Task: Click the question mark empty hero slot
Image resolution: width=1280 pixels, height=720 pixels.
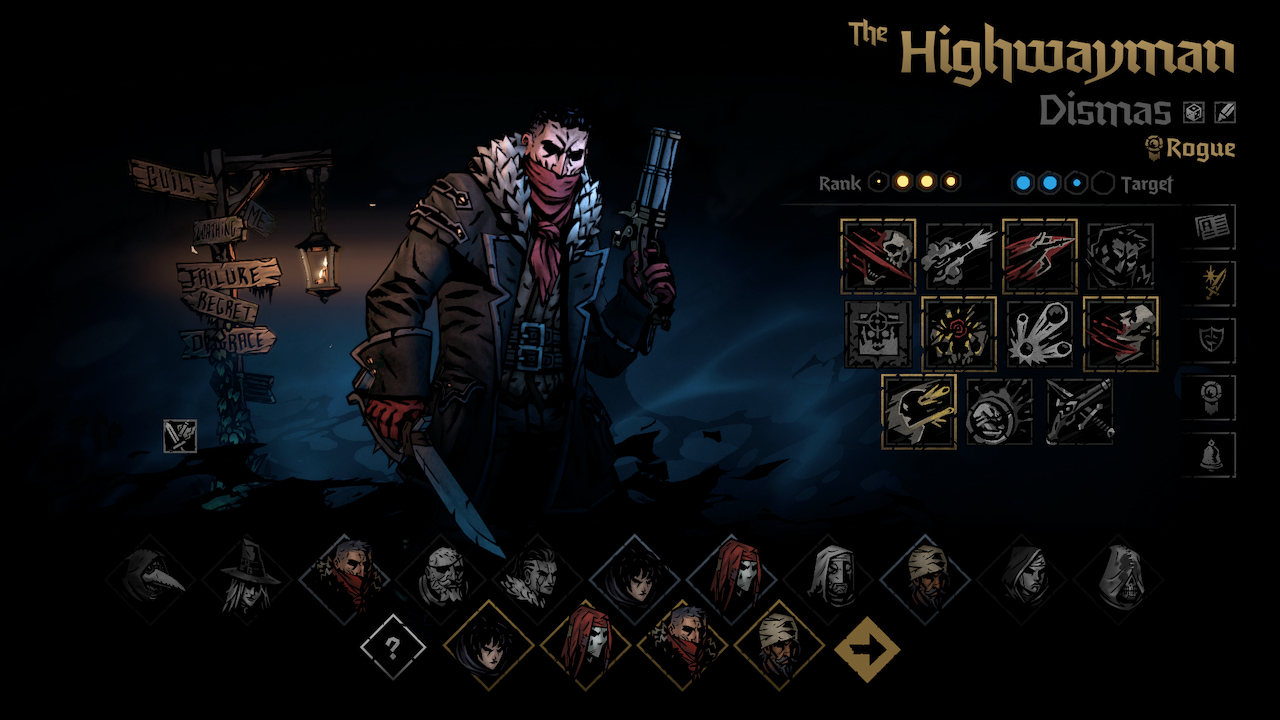Action: (393, 648)
